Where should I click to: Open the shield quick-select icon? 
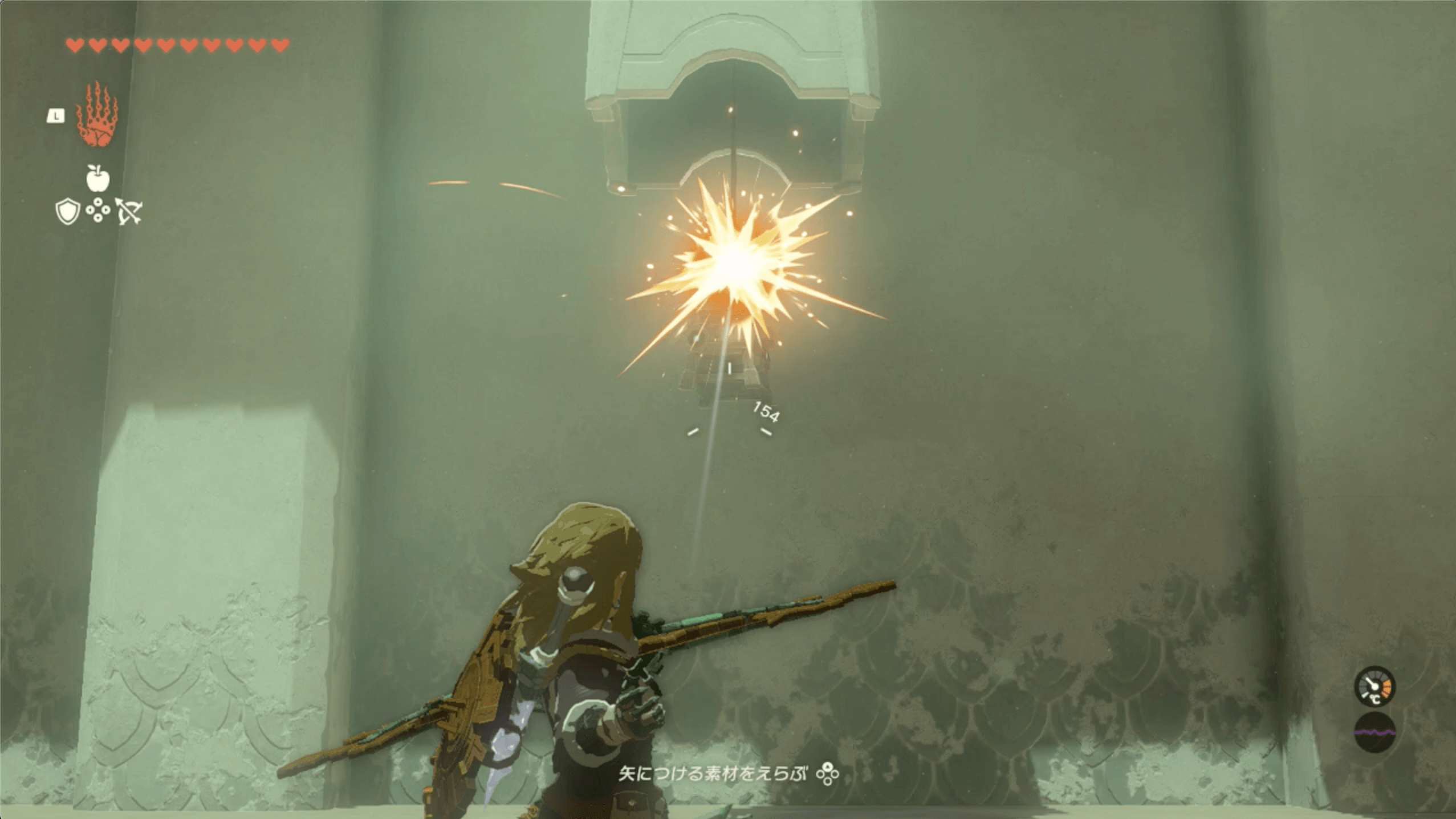click(67, 212)
